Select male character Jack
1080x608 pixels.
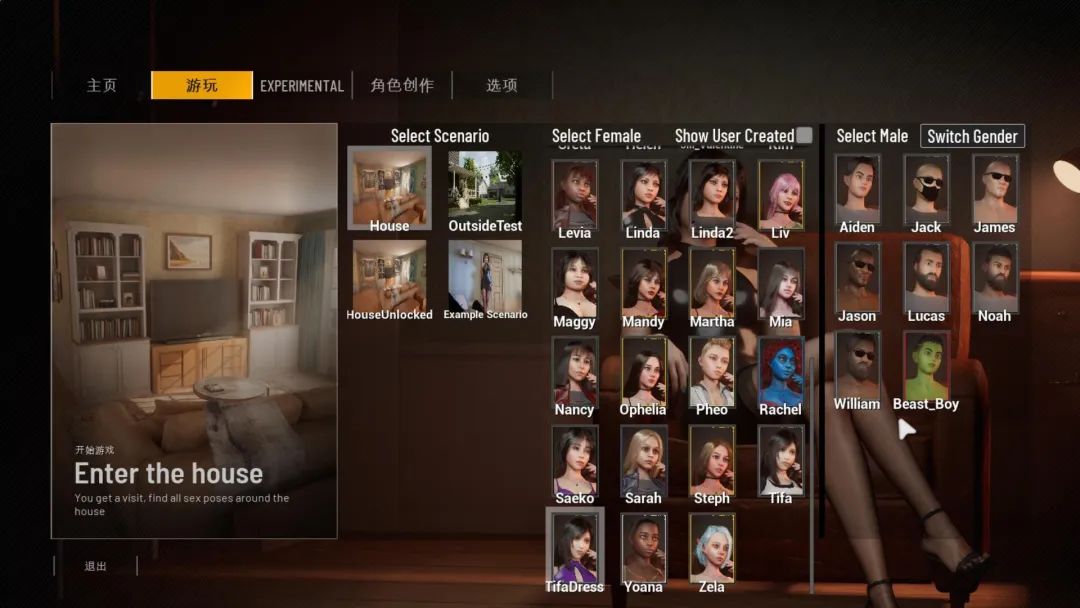coord(926,187)
